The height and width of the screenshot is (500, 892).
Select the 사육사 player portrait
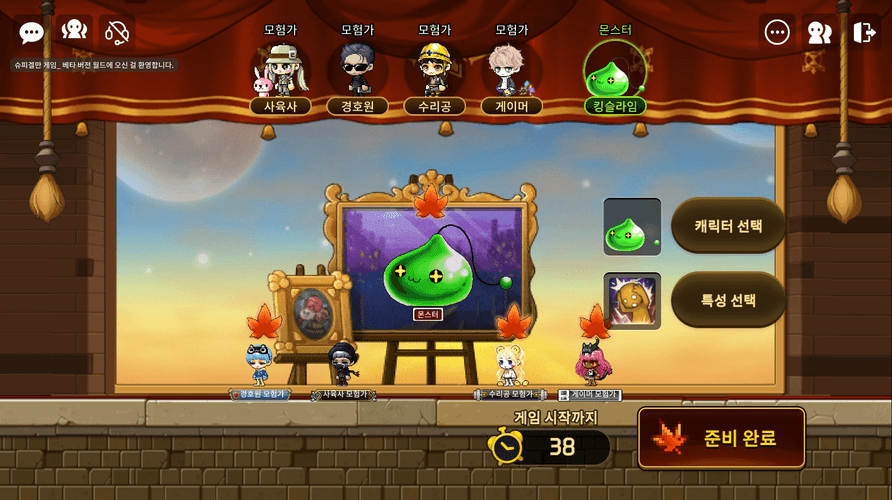coord(280,70)
